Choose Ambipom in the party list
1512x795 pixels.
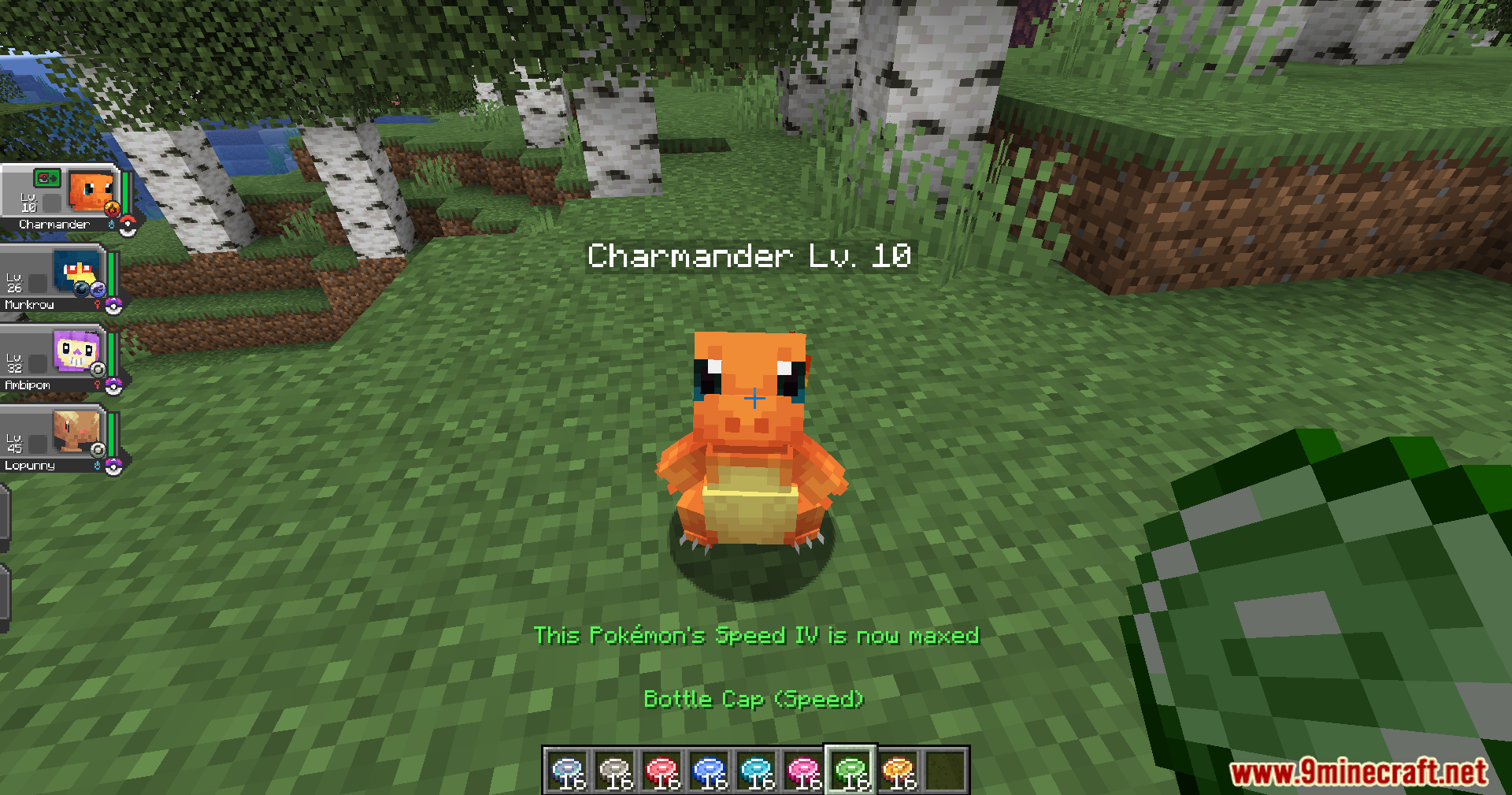tap(55, 359)
